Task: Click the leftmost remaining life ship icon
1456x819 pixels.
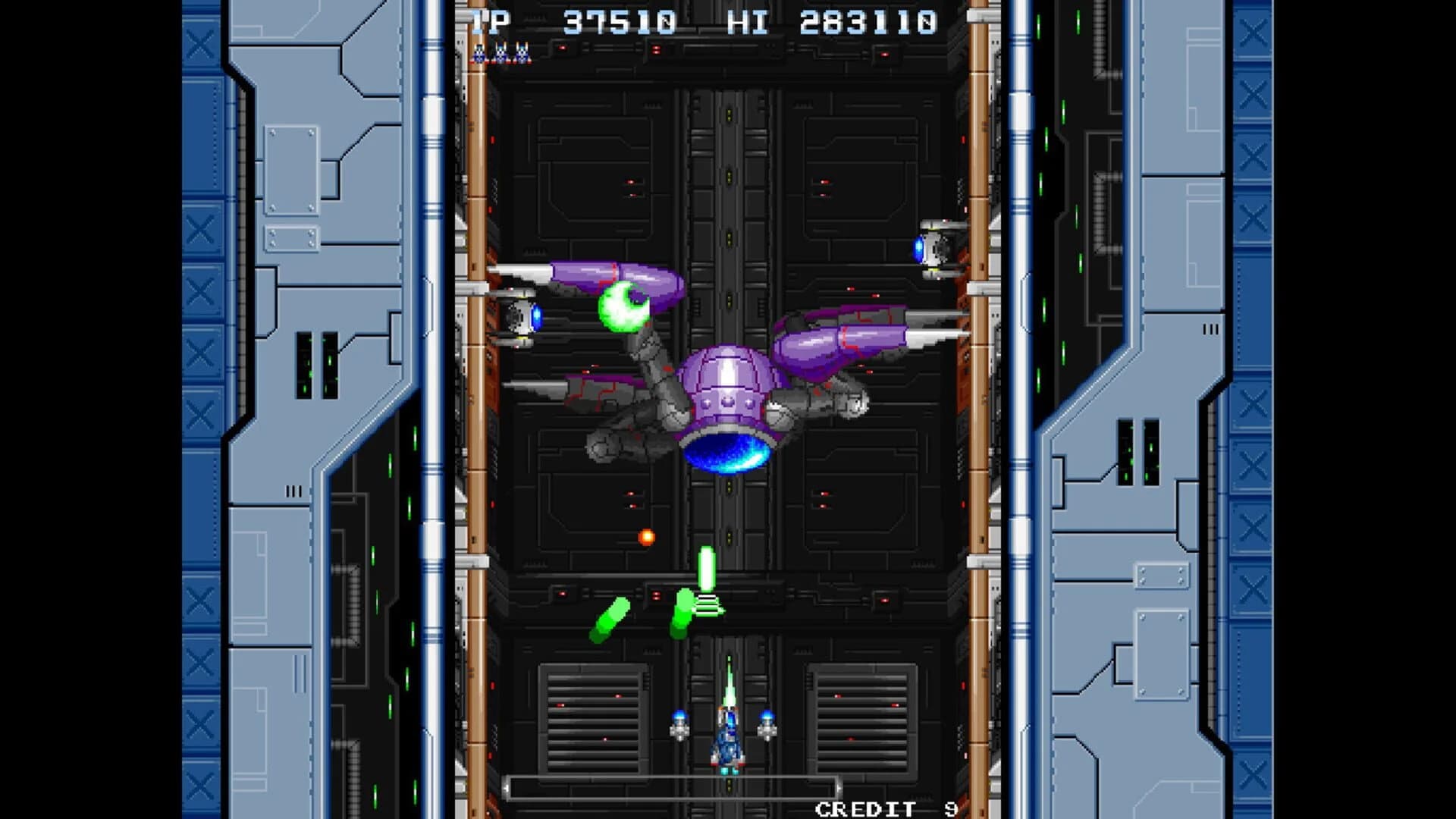Action: click(479, 55)
